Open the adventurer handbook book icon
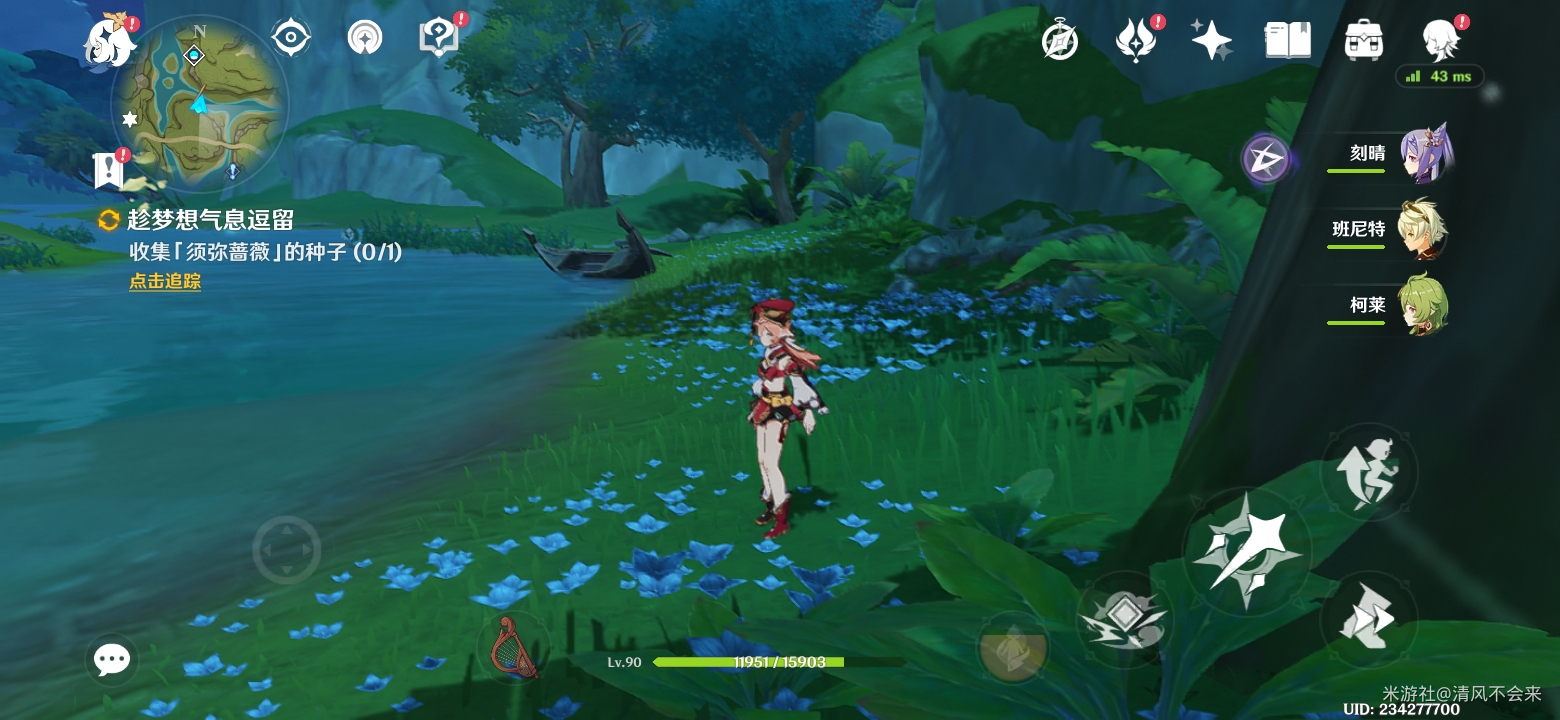 tap(1287, 41)
